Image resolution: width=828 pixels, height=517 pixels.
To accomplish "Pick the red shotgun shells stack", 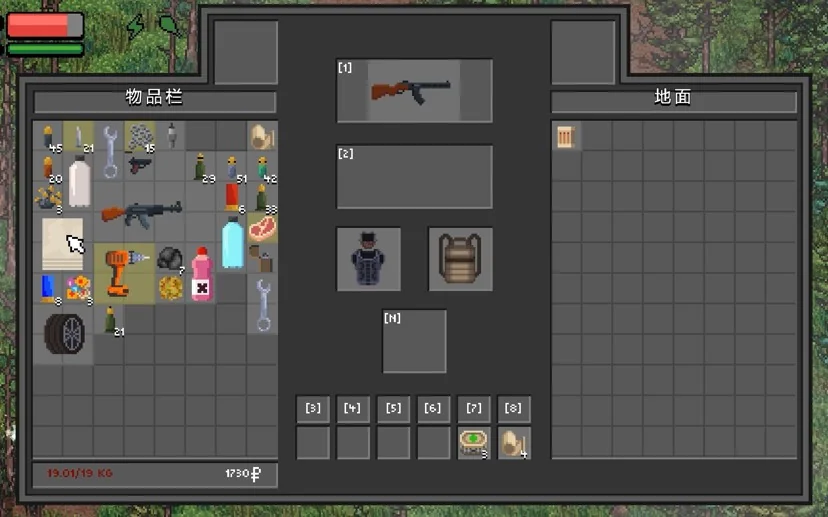I will (232, 197).
